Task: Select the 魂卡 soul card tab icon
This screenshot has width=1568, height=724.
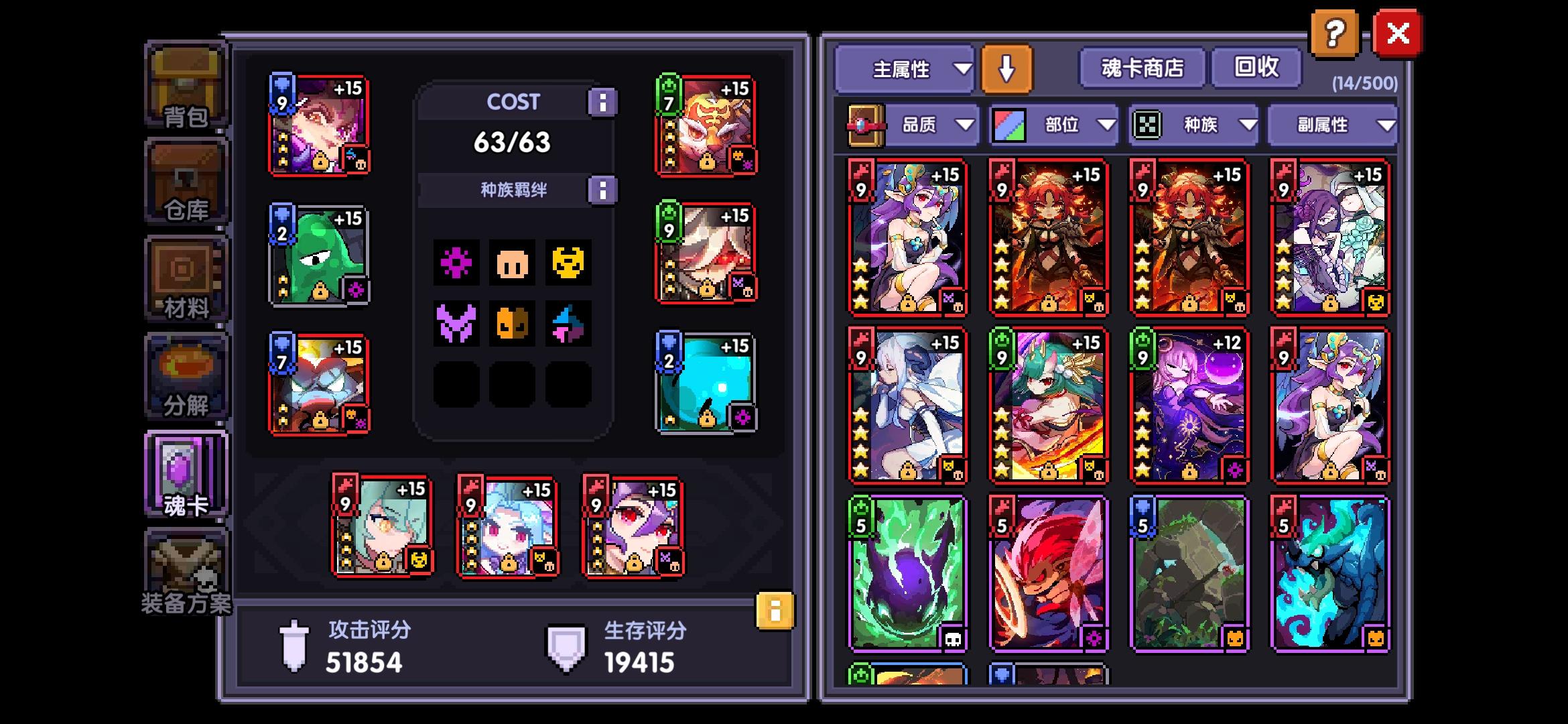Action: (x=186, y=473)
